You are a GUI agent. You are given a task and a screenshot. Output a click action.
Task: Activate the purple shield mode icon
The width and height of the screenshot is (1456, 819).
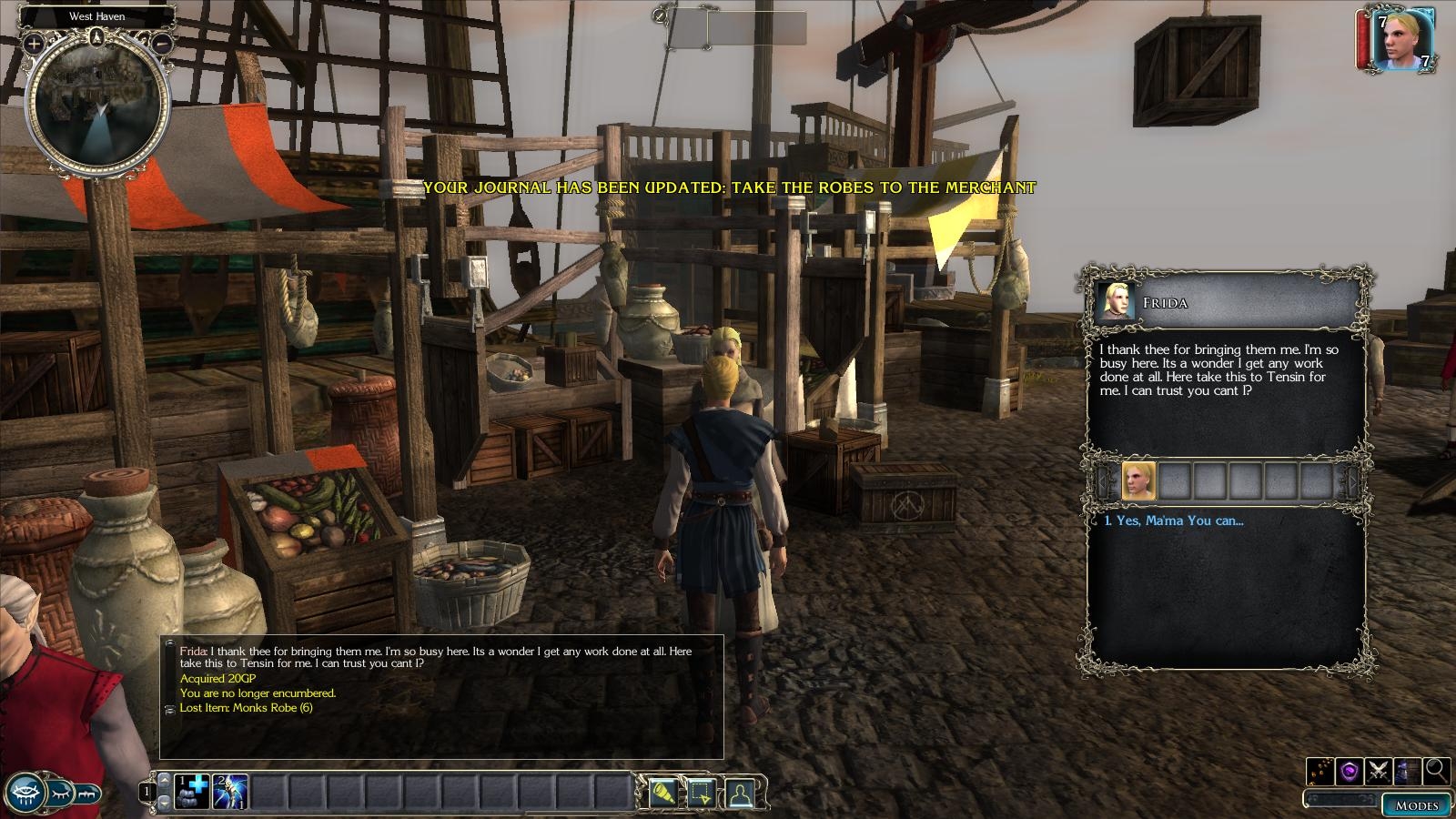(1350, 771)
